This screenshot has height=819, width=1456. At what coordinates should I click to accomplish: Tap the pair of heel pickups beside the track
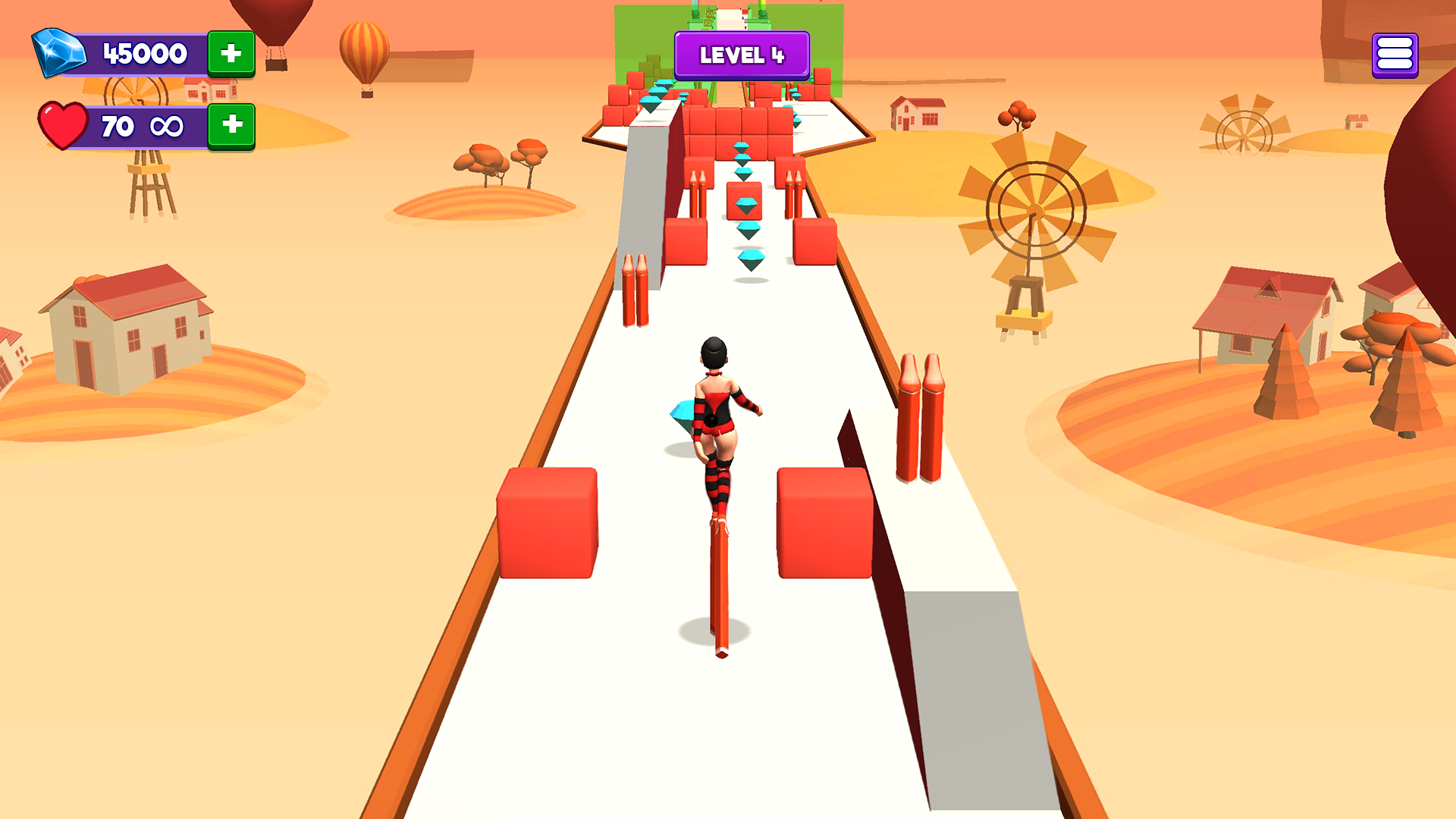click(x=920, y=417)
